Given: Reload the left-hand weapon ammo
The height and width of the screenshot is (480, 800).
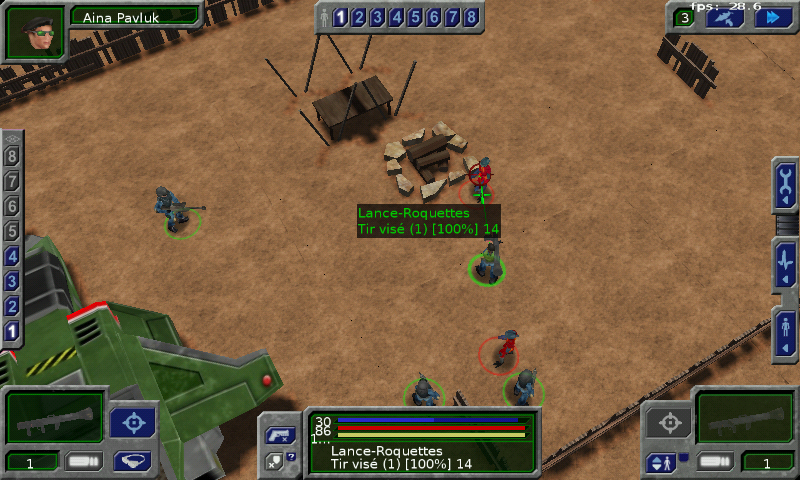Looking at the screenshot, I should 84,461.
